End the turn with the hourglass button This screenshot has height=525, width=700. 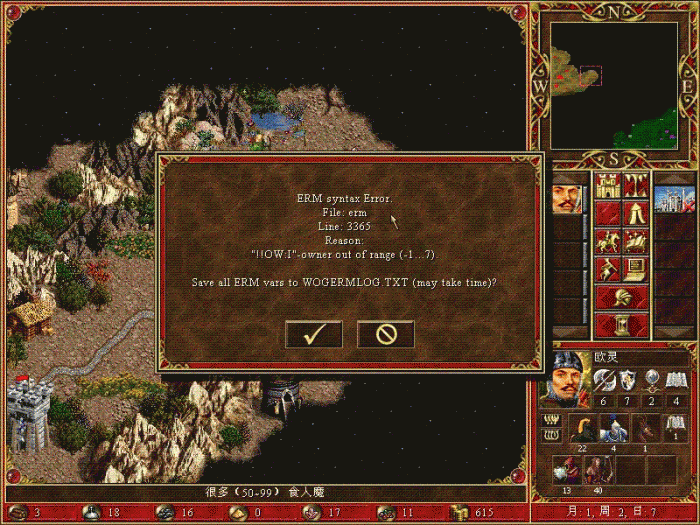(621, 325)
